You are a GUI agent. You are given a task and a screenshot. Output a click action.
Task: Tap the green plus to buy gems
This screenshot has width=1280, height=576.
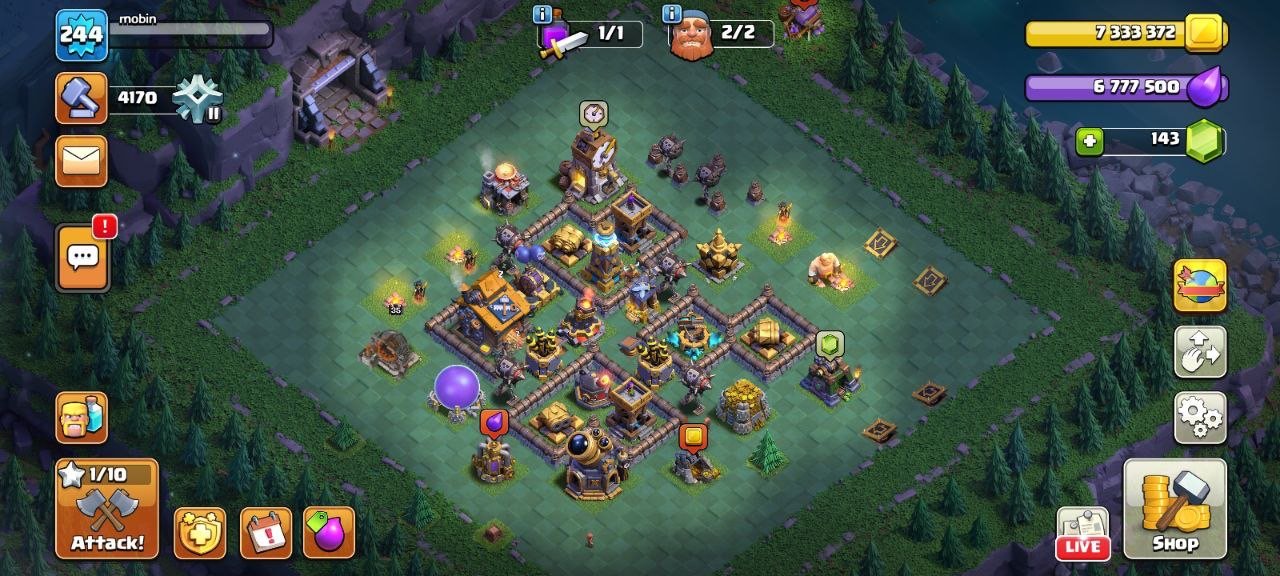[x=1089, y=142]
